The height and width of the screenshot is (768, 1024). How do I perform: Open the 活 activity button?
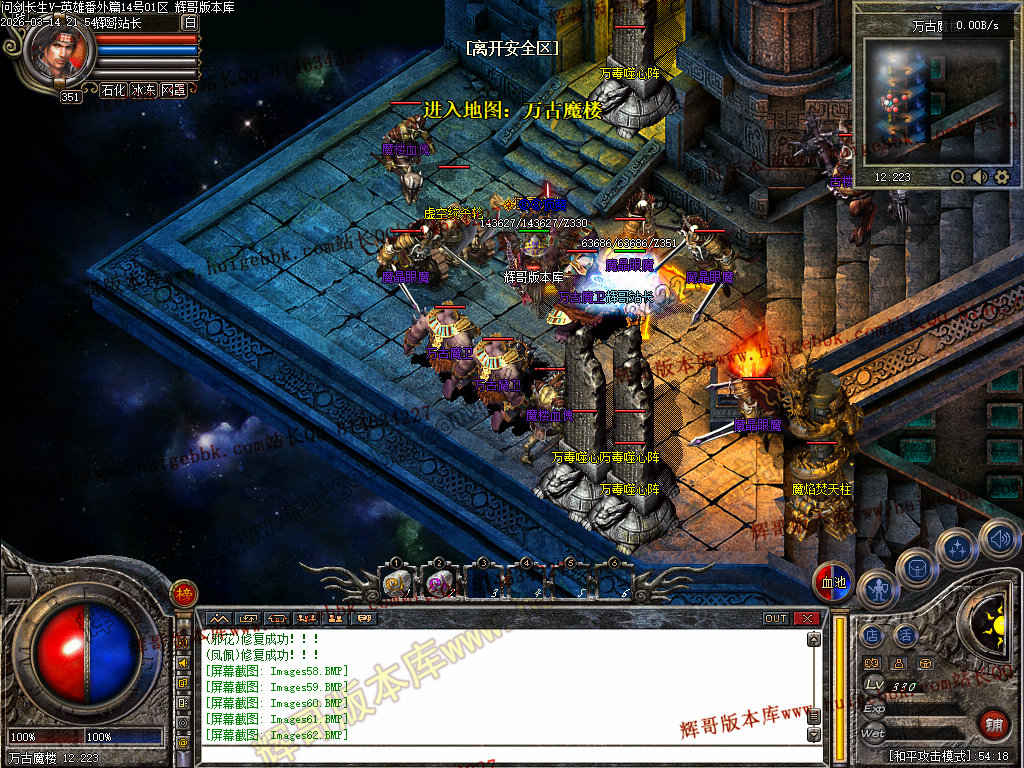point(905,635)
